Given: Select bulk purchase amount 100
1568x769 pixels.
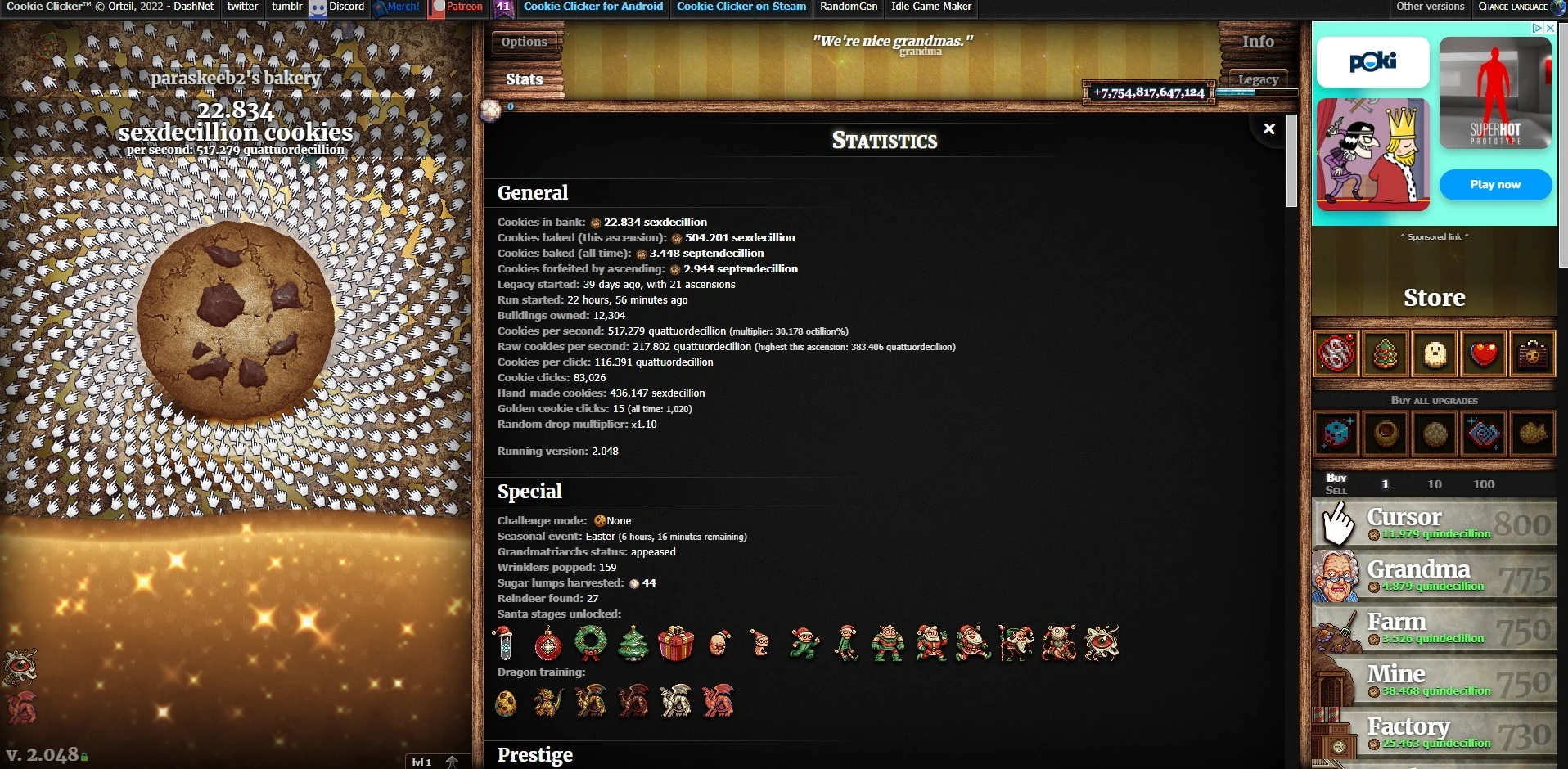Looking at the screenshot, I should [1484, 484].
